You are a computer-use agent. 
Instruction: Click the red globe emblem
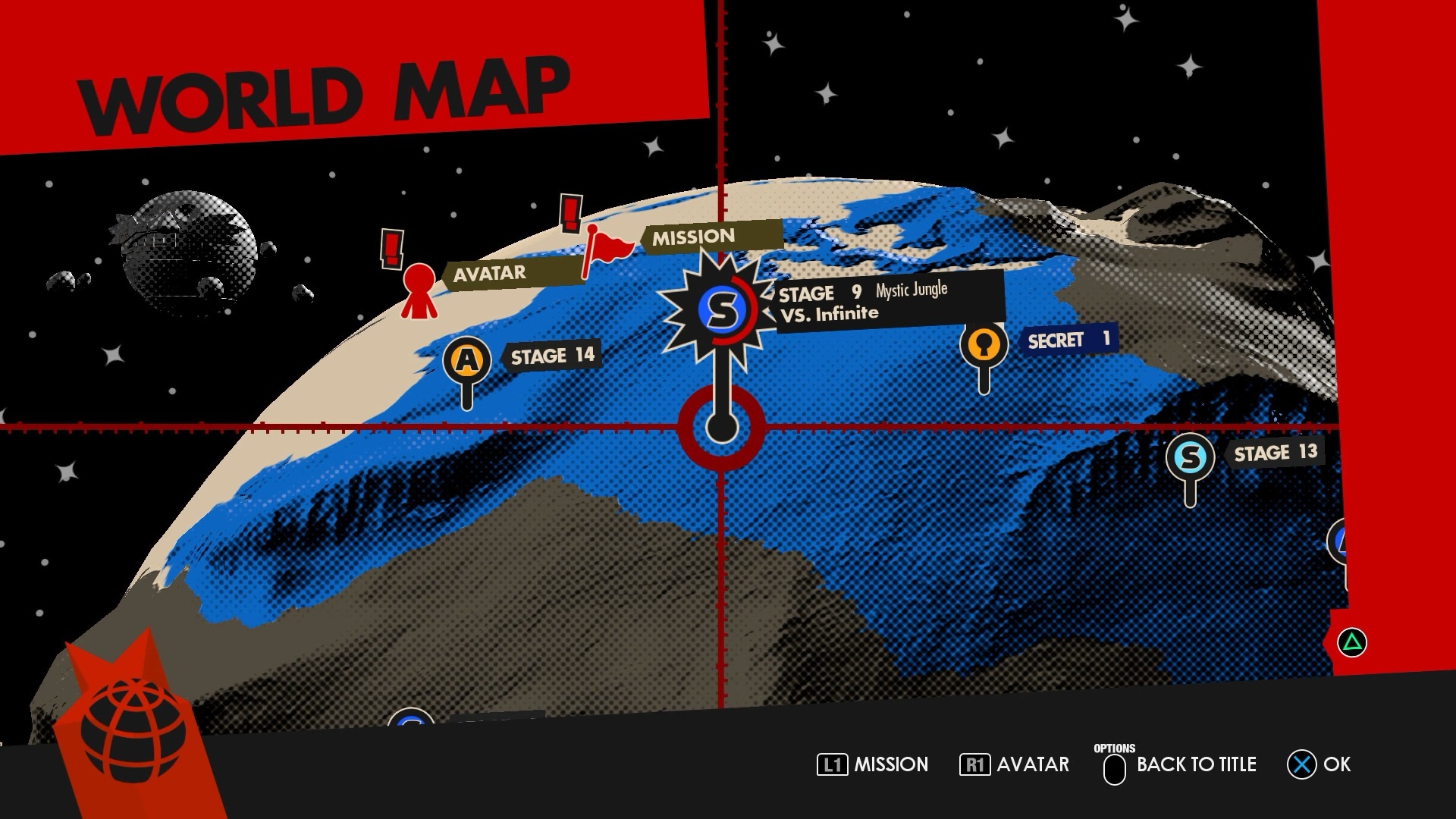pyautogui.click(x=133, y=730)
